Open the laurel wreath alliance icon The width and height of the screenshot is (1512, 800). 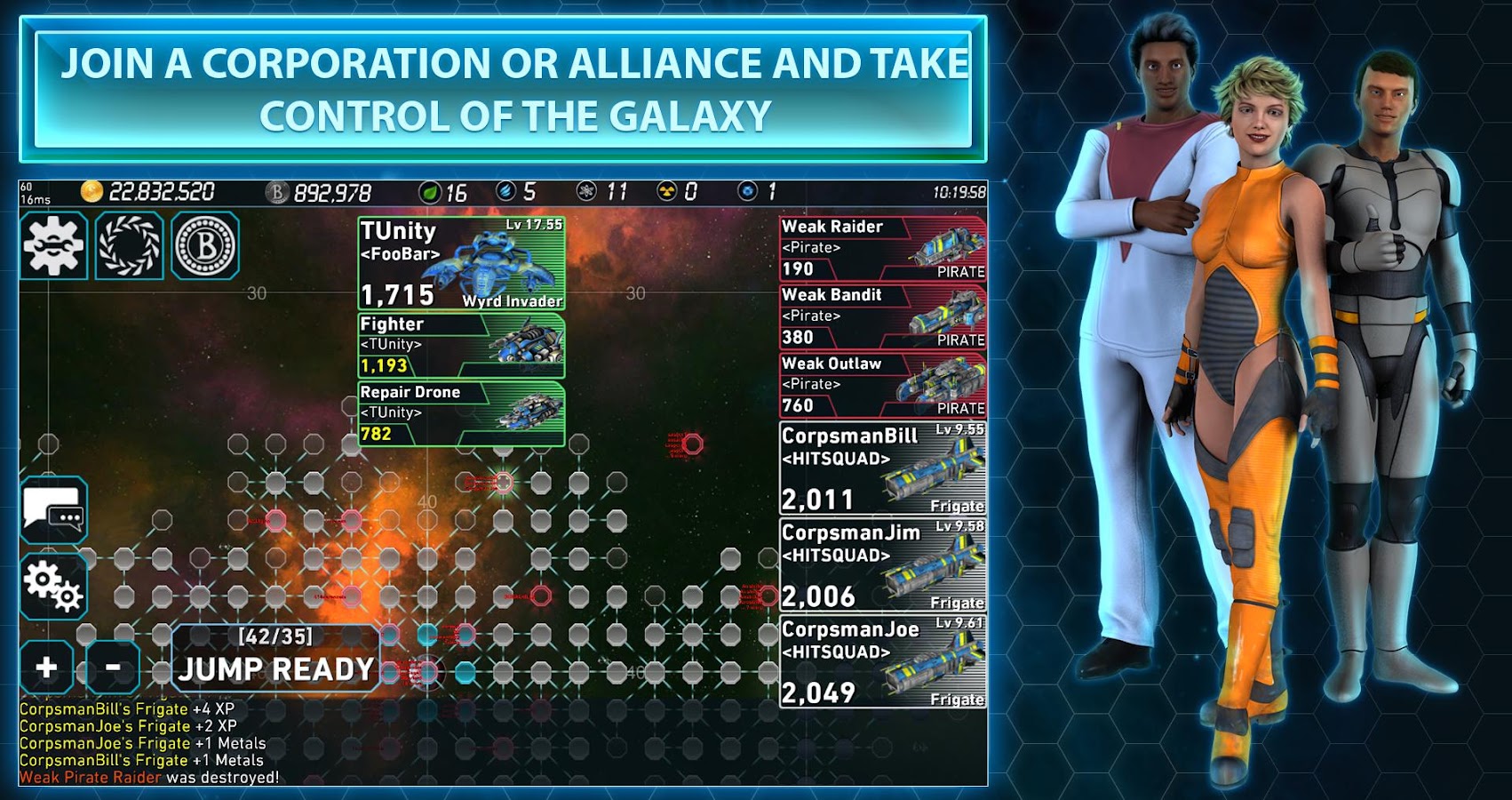[x=130, y=245]
